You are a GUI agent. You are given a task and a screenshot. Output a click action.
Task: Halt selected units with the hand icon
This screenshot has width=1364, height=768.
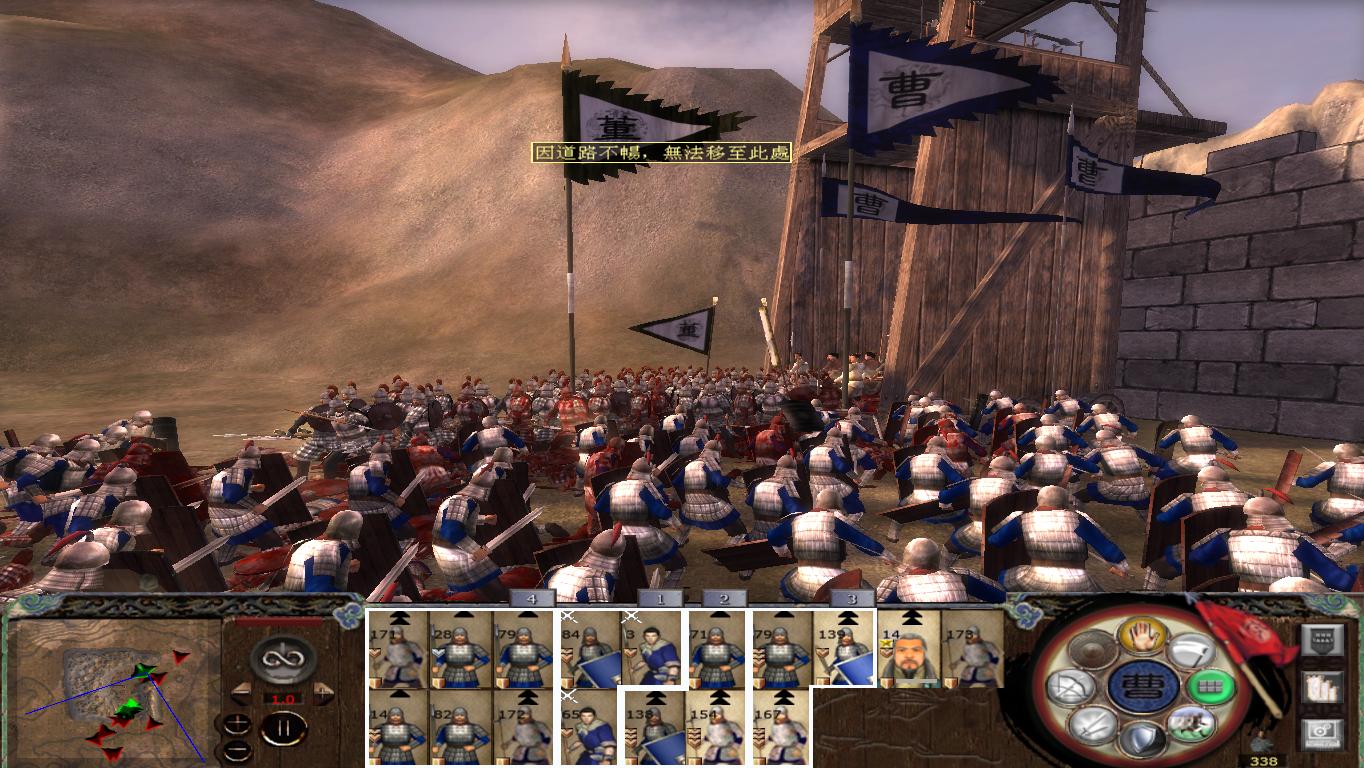1144,636
